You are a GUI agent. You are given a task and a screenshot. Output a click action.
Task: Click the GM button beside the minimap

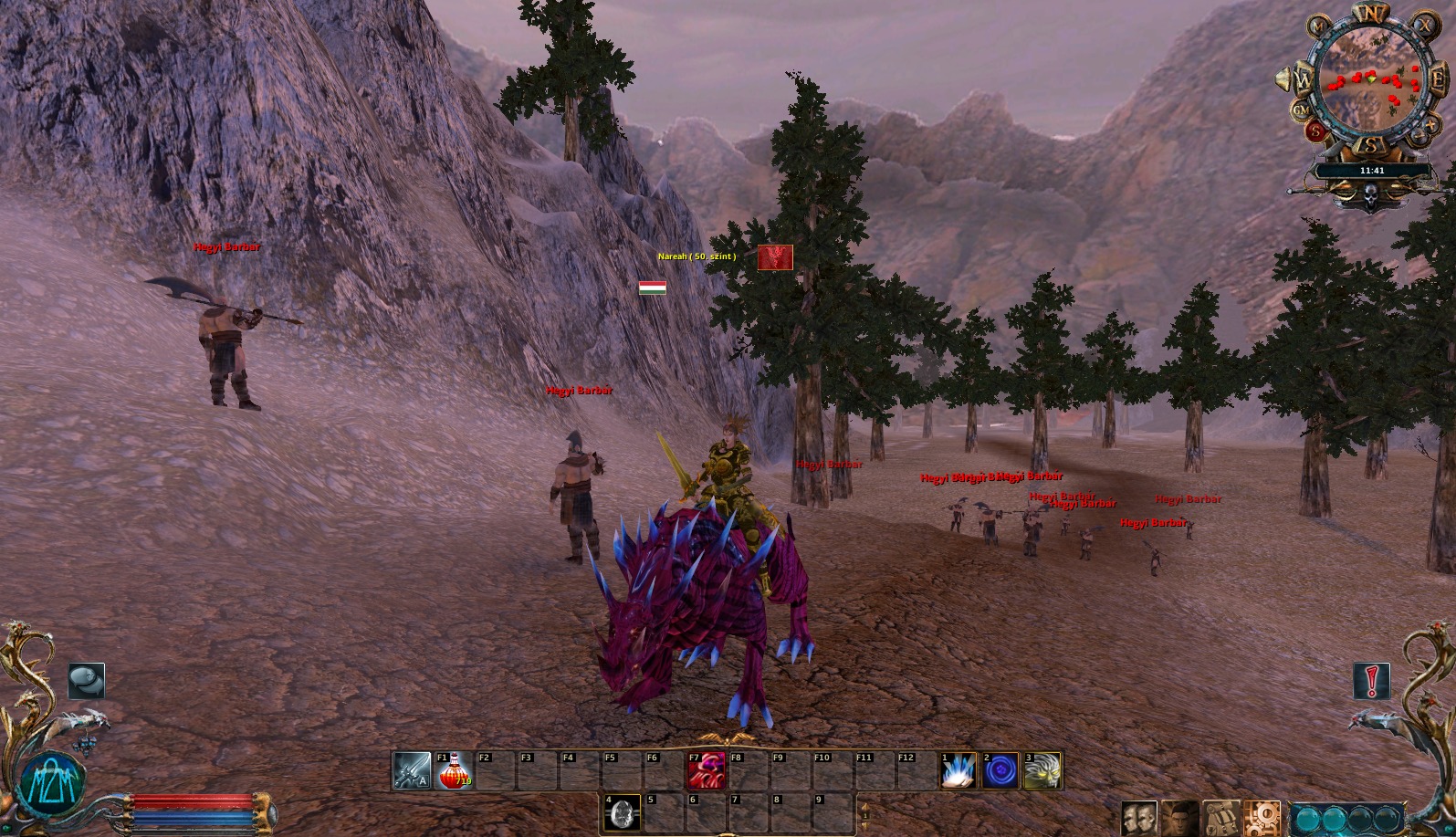pos(1301,111)
